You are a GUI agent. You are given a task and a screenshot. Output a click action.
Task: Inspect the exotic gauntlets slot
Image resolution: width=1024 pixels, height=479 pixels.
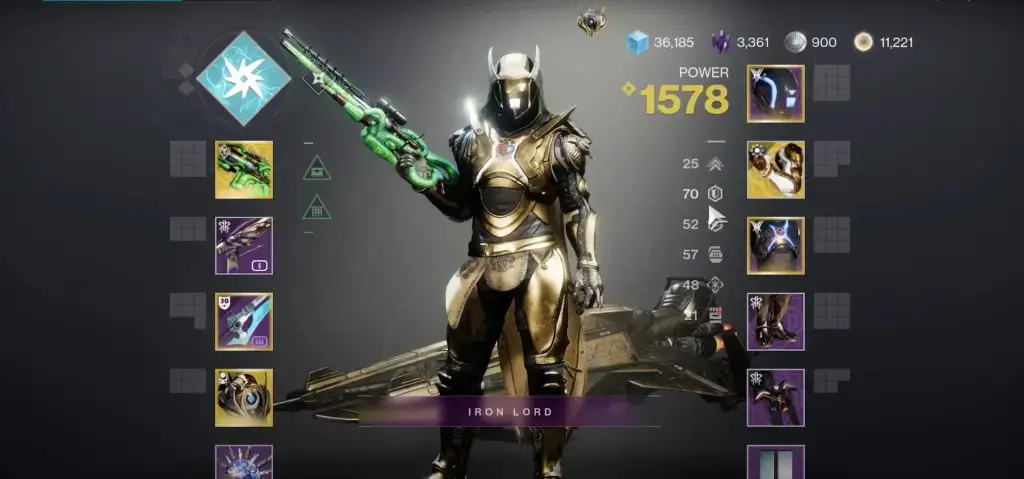tap(775, 170)
